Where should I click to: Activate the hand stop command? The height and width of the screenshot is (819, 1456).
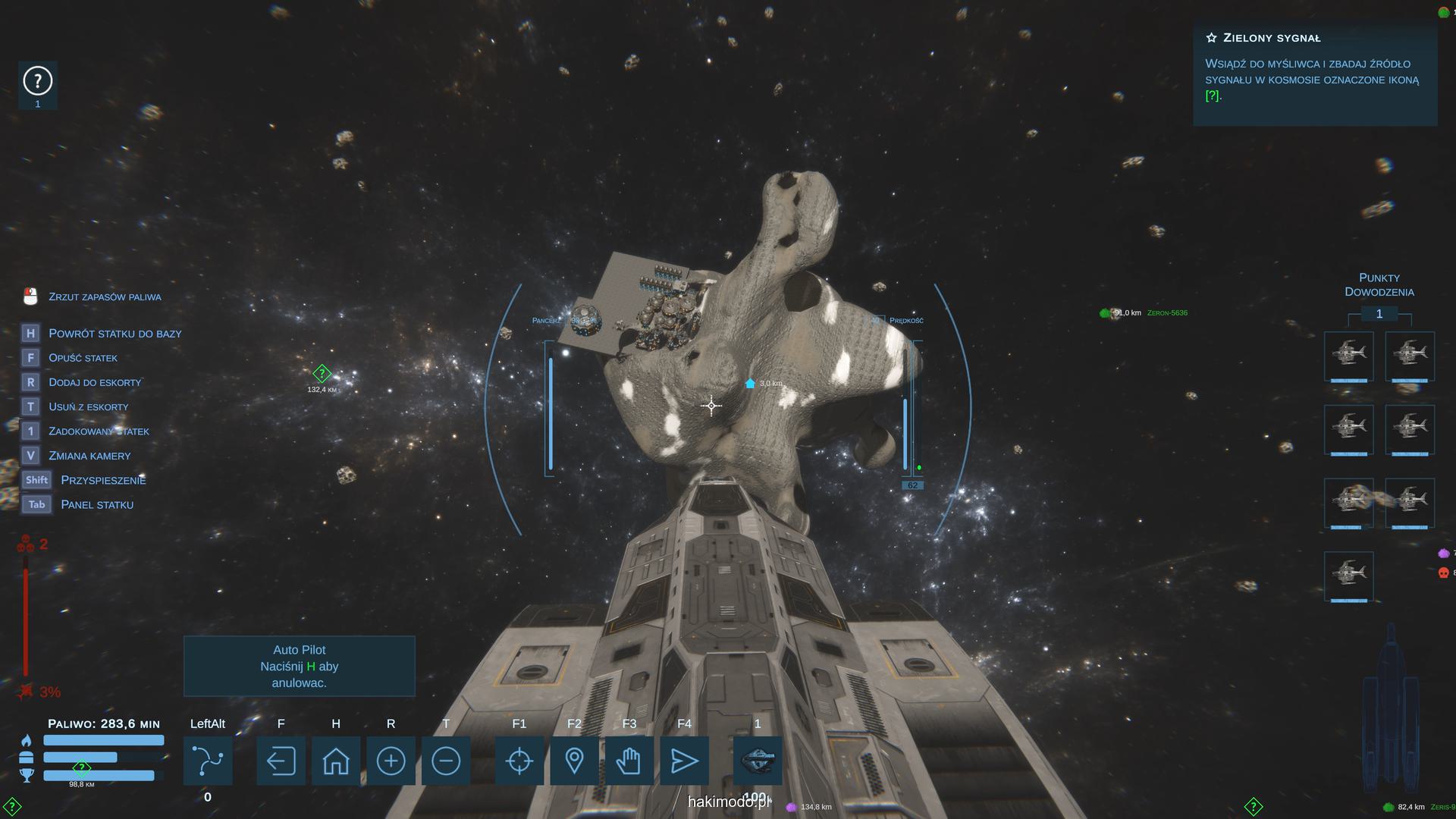pyautogui.click(x=629, y=761)
